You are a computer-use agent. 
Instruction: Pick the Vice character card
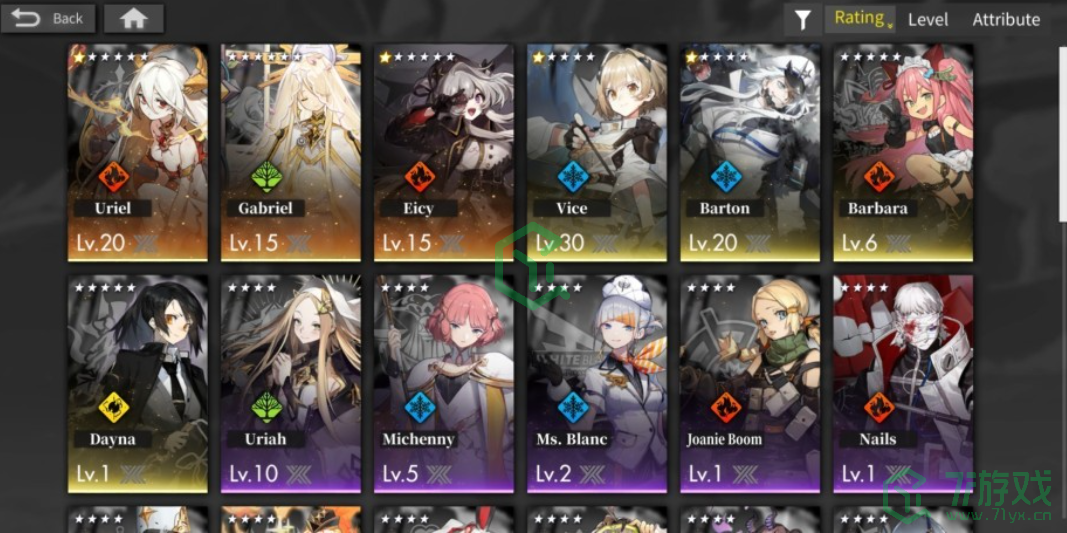[x=597, y=150]
